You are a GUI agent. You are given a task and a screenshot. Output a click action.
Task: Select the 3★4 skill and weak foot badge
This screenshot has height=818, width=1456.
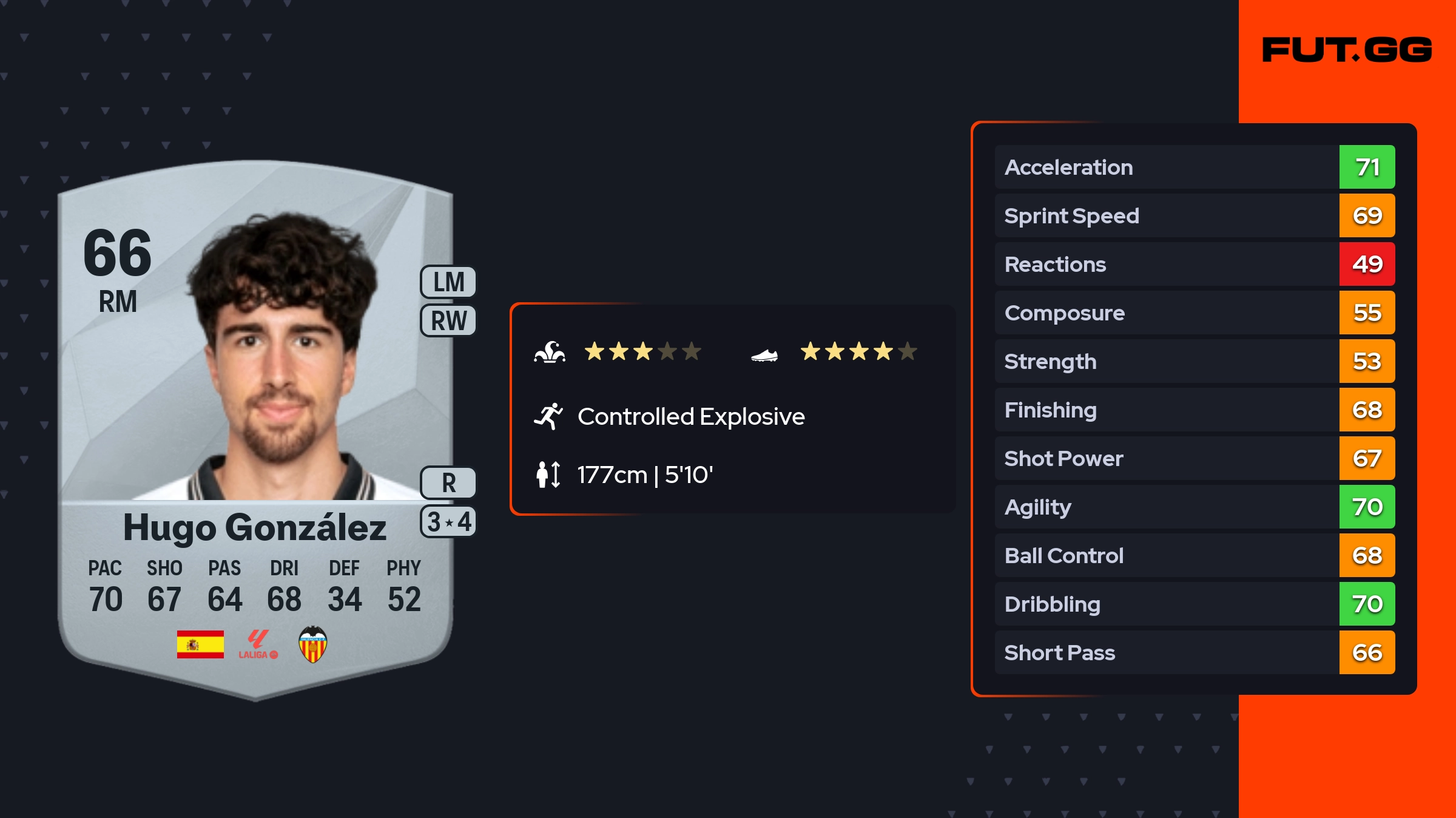tap(448, 522)
